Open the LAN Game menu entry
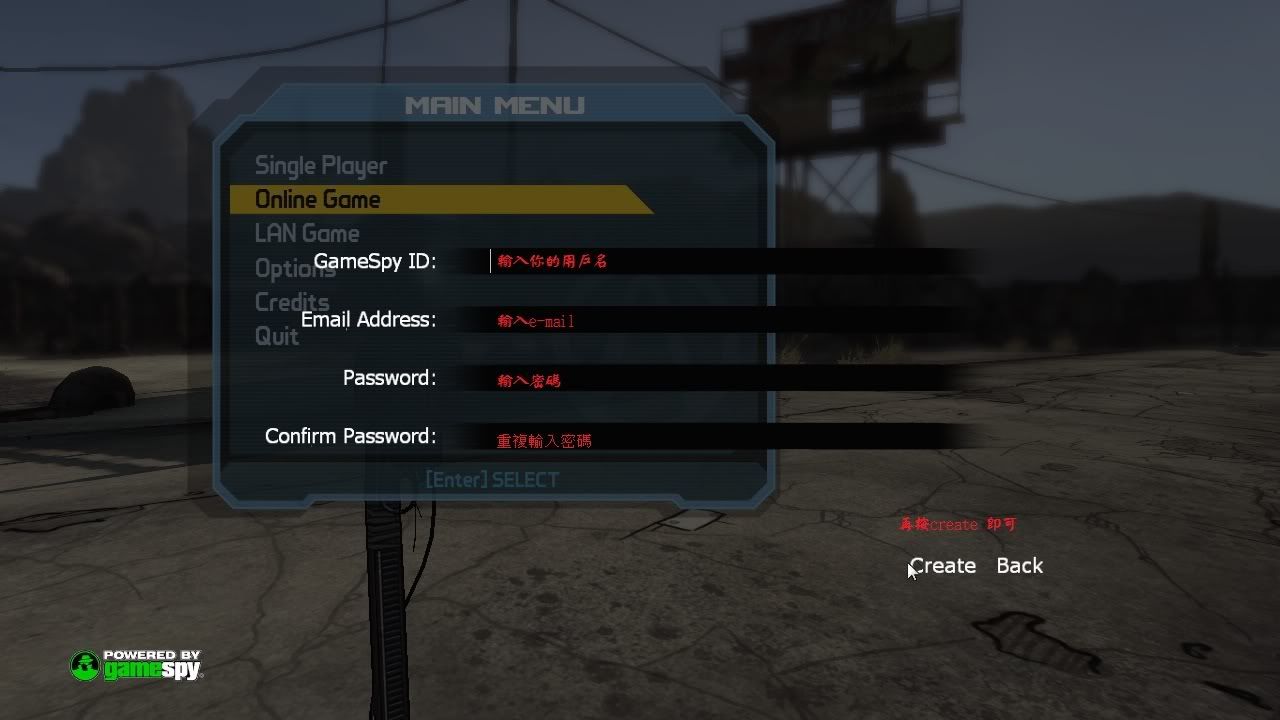This screenshot has height=720, width=1280. click(306, 233)
